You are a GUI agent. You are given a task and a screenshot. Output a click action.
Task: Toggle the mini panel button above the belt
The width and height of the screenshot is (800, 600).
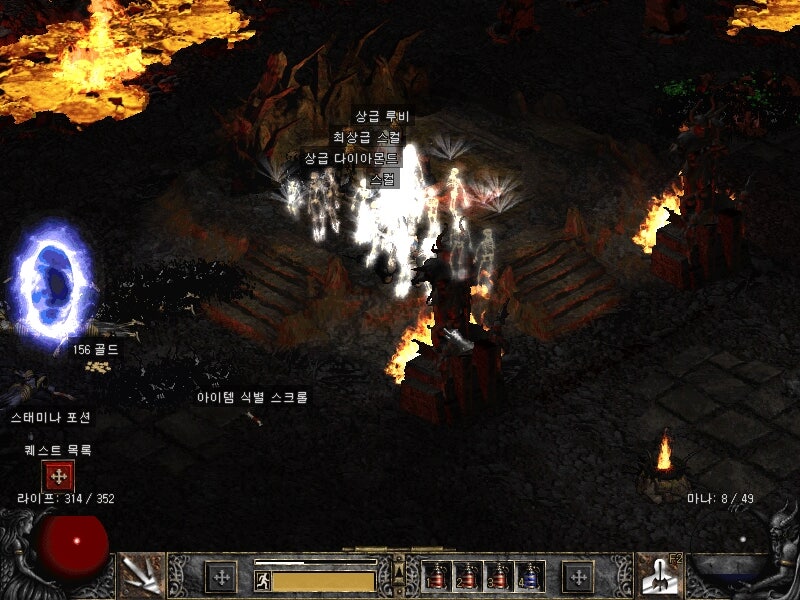point(399,571)
